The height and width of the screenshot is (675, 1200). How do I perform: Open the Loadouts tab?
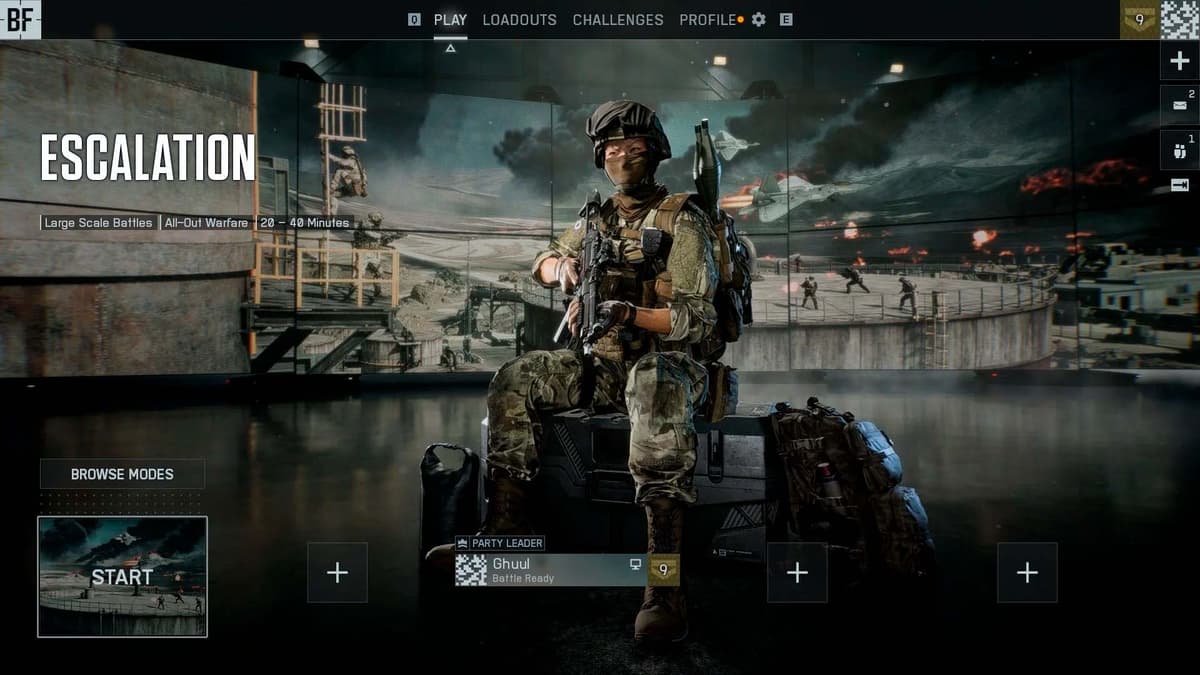[519, 20]
